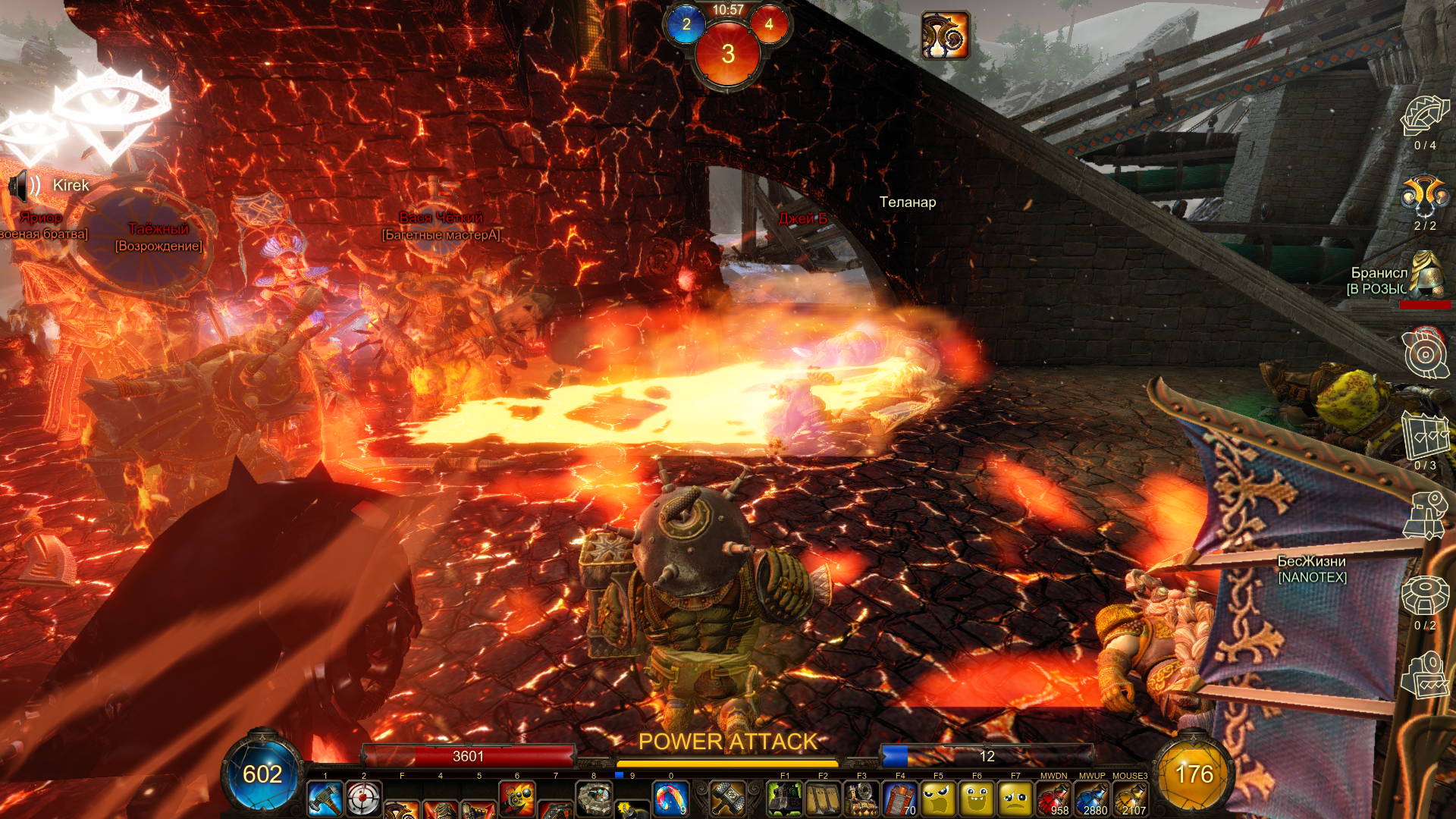This screenshot has height=819, width=1456.
Task: Select the ram-horn icon showing 2/2
Action: [1424, 196]
